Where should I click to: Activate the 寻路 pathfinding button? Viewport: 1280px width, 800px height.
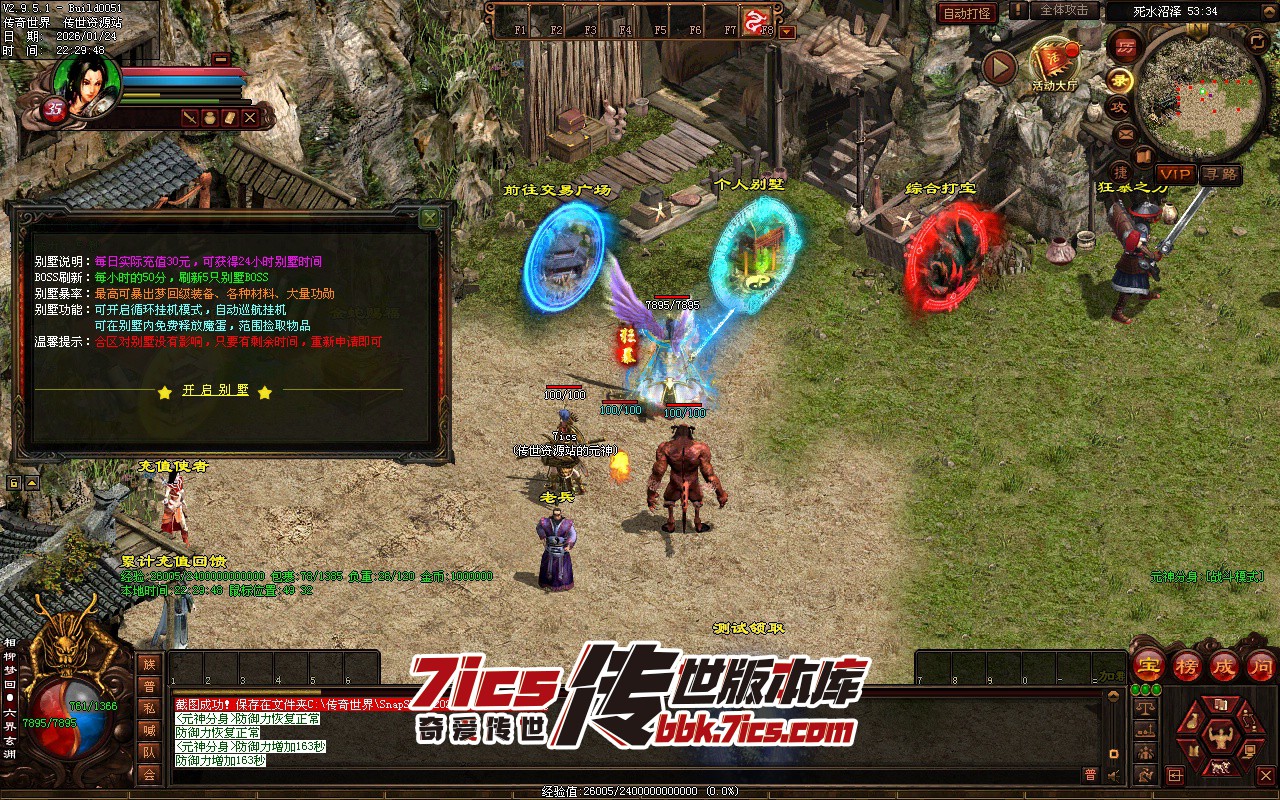click(1219, 174)
